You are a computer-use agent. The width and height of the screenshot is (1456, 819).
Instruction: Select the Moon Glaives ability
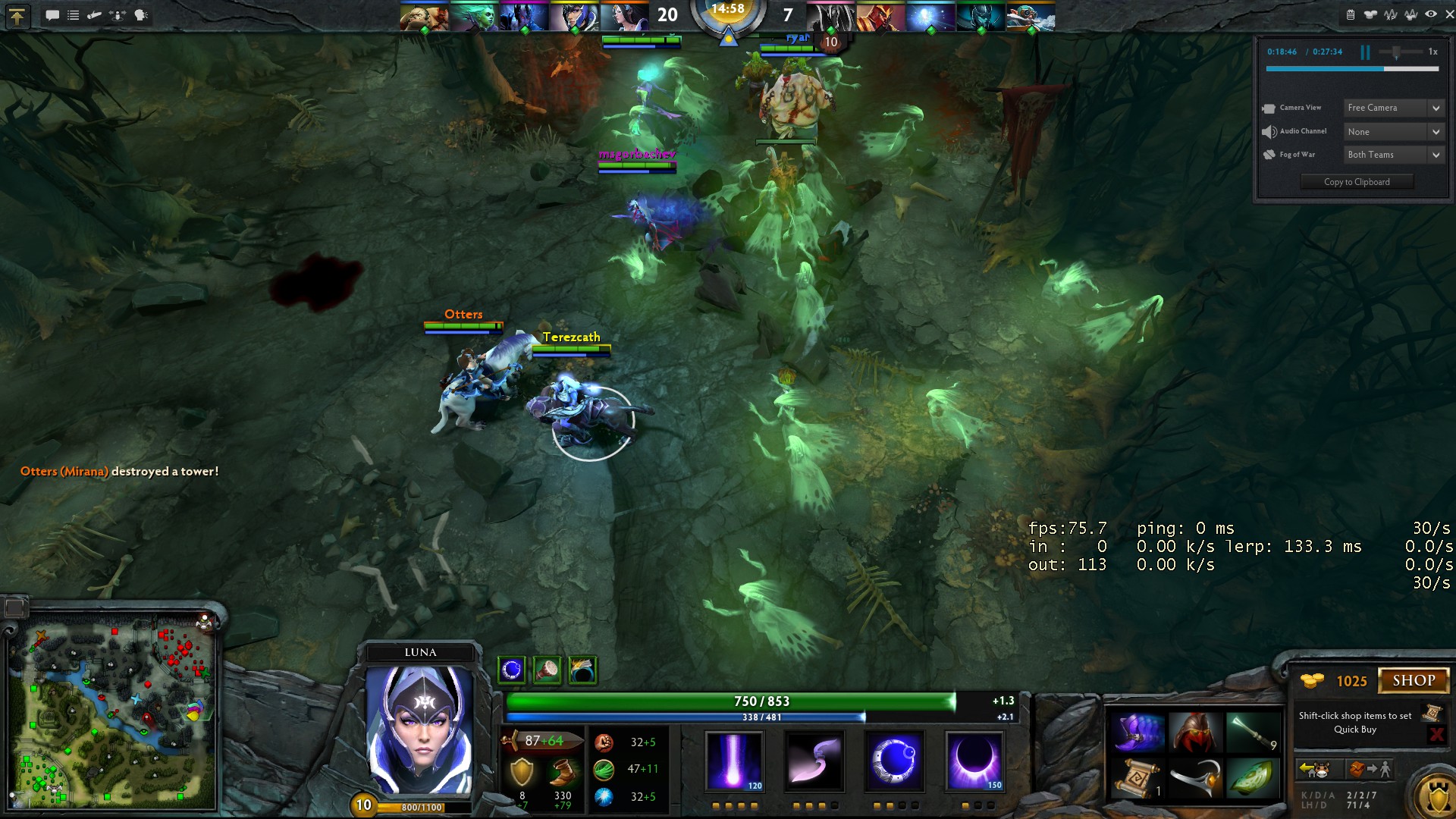[814, 762]
